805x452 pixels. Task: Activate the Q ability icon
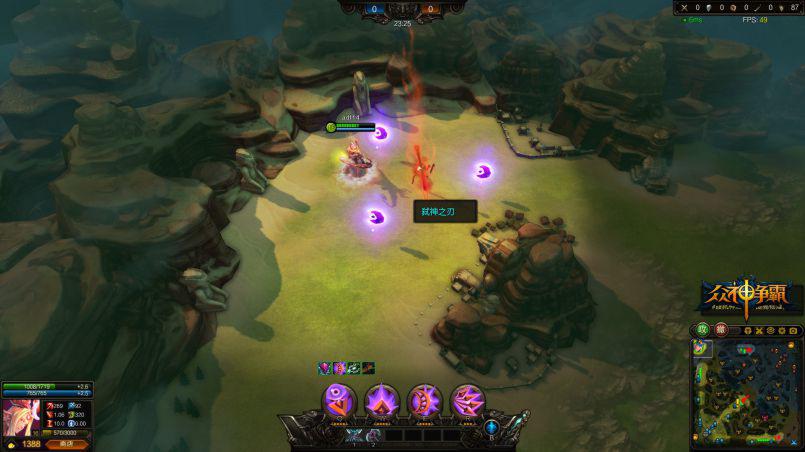click(x=339, y=402)
